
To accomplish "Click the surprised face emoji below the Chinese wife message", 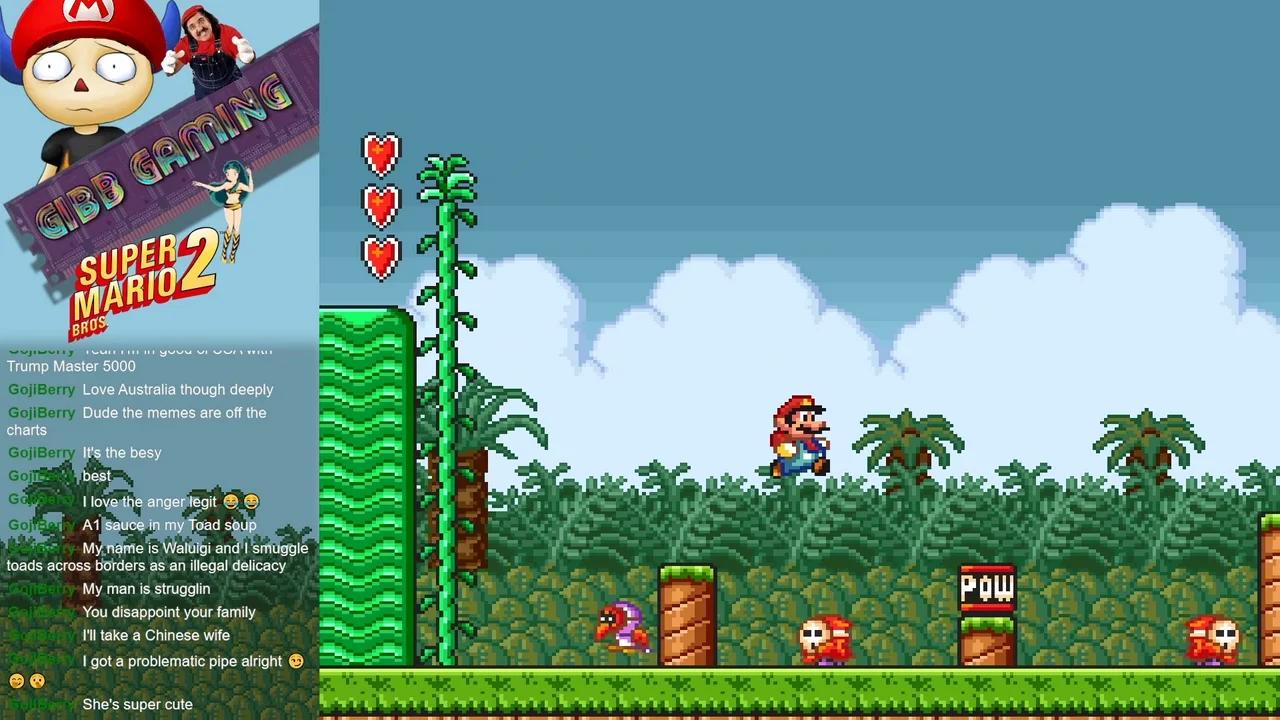I will pyautogui.click(x=36, y=681).
